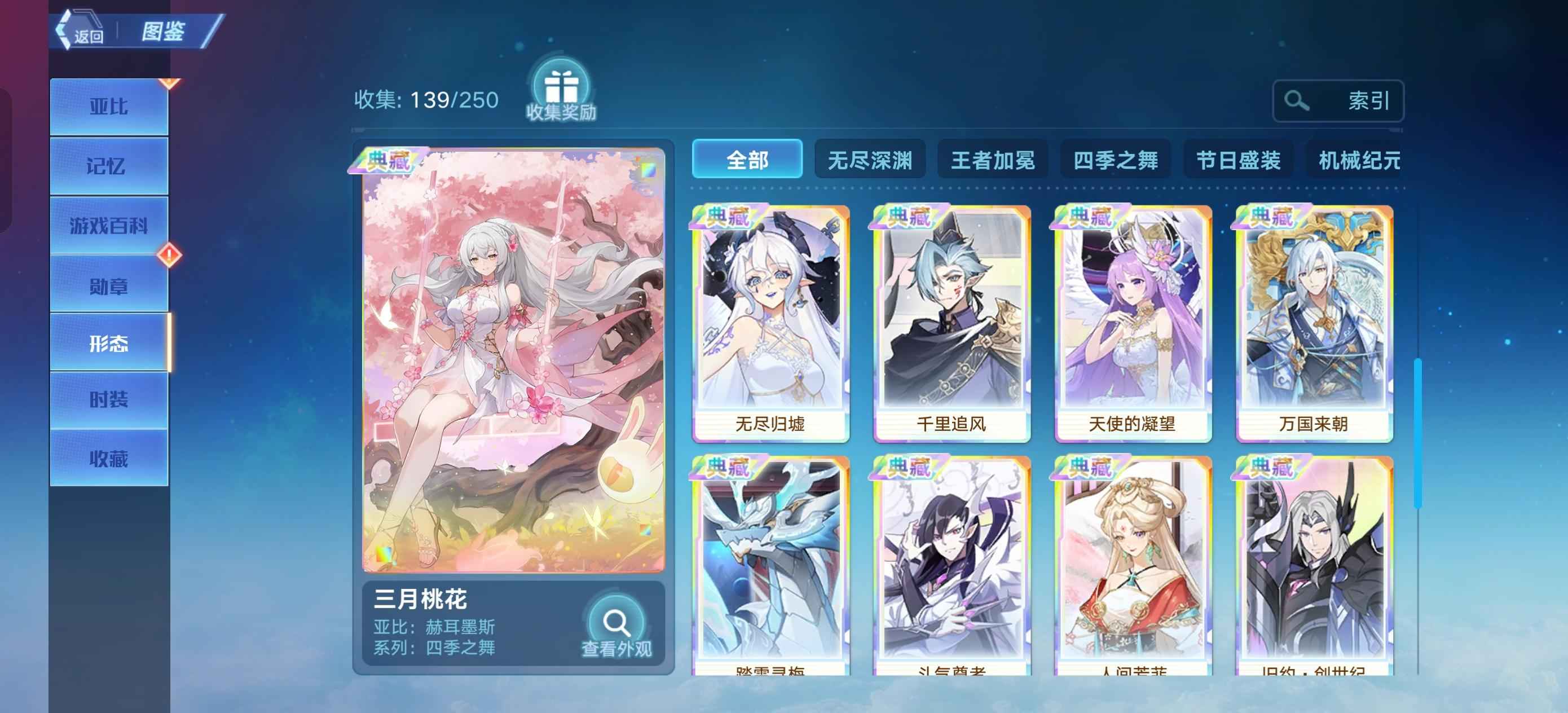Viewport: 1568px width, 713px height.
Task: Open the 收藏 collection section
Action: tap(109, 458)
